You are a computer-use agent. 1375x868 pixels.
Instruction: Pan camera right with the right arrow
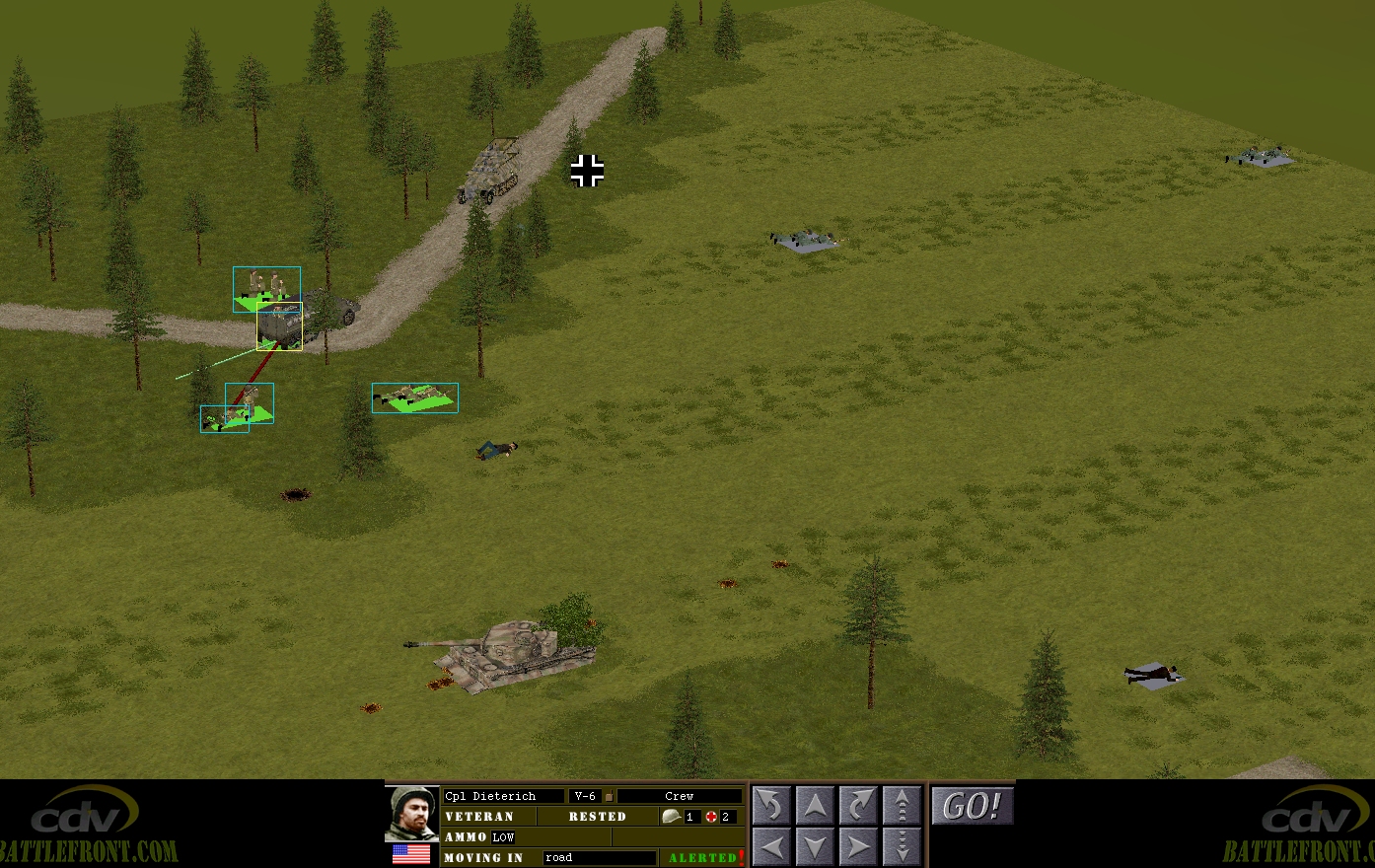pos(858,846)
